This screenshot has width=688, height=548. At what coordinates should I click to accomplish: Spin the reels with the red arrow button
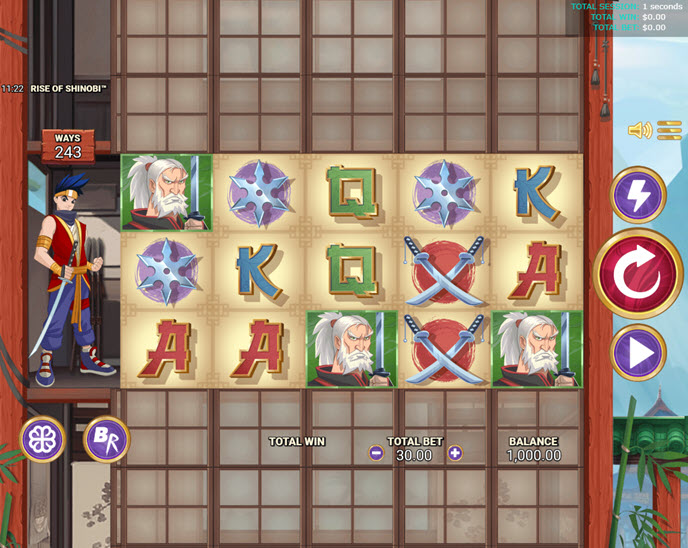pos(638,273)
